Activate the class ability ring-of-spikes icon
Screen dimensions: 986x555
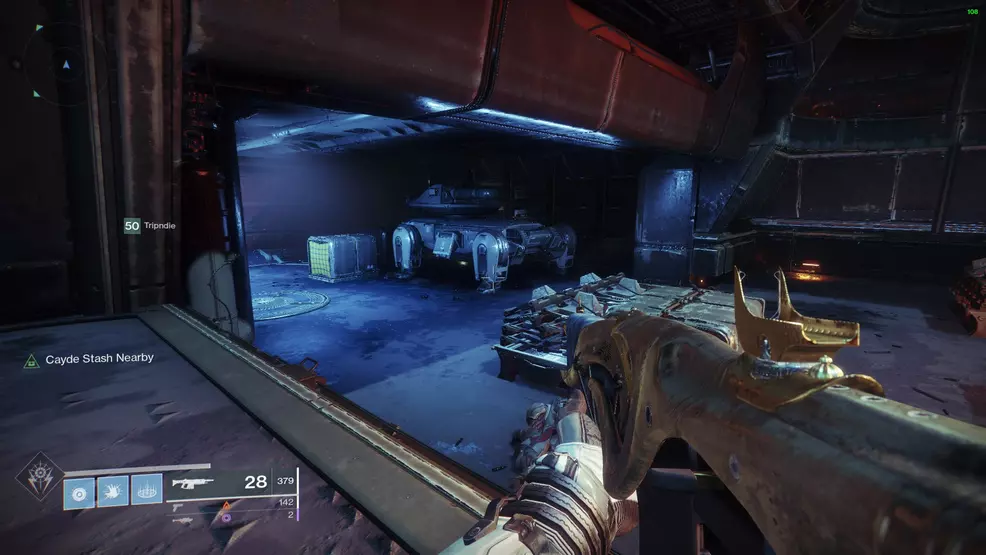(146, 490)
